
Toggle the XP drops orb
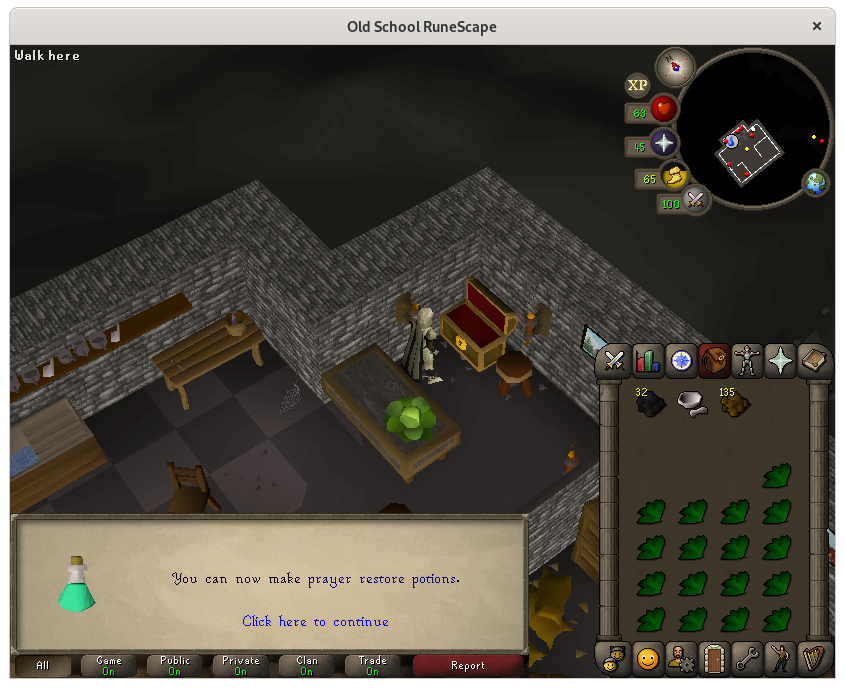point(637,85)
